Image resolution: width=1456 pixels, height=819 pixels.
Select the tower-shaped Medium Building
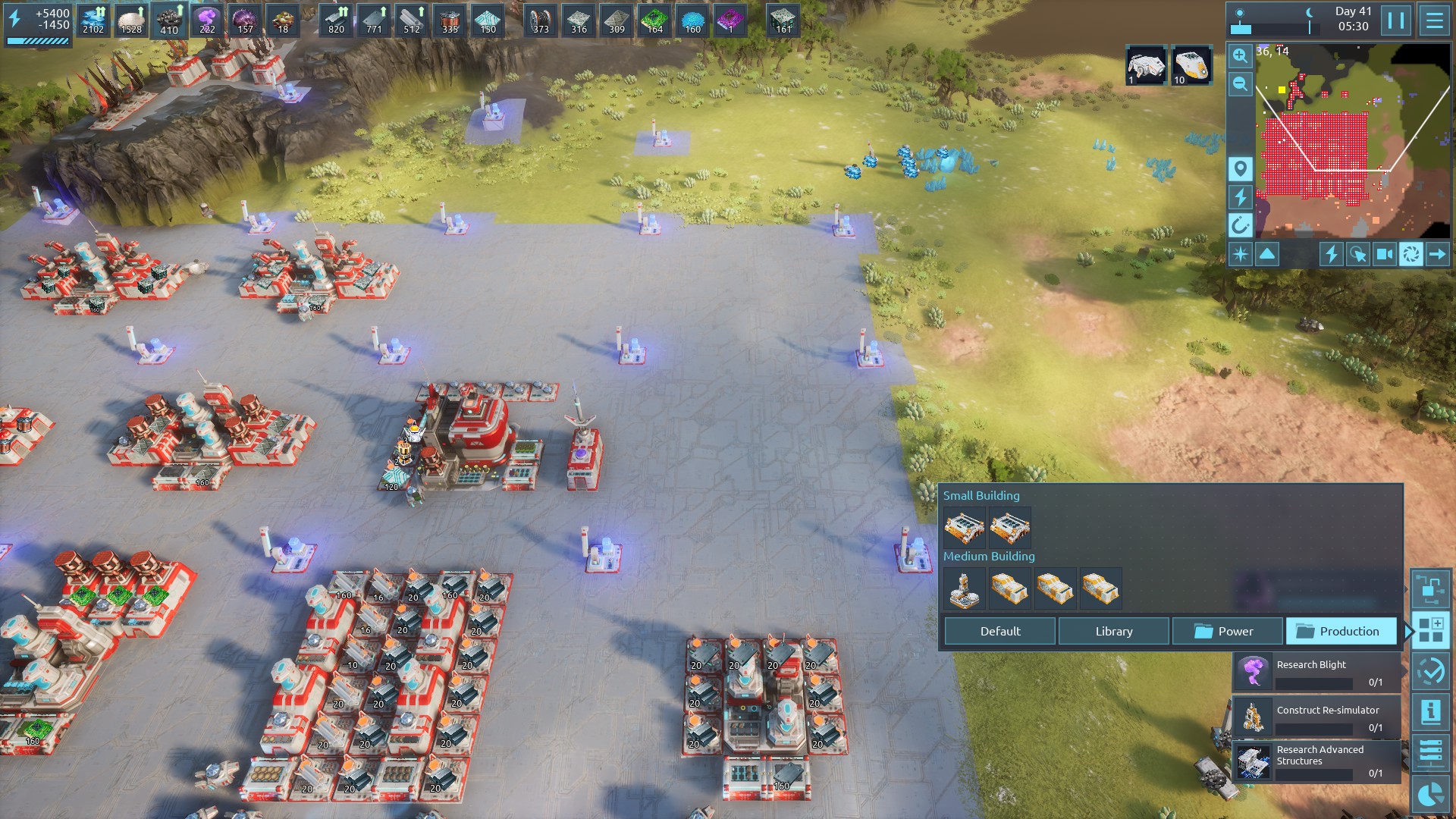(x=964, y=589)
